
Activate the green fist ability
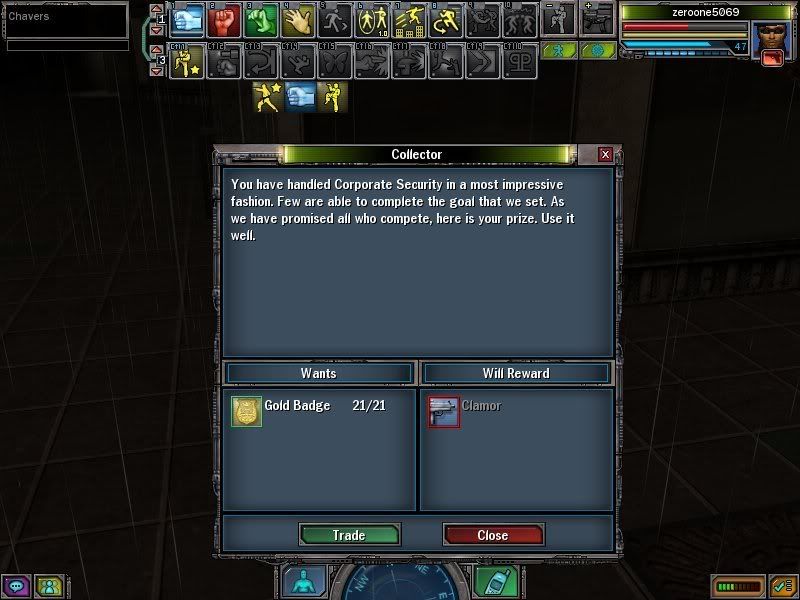click(x=261, y=20)
